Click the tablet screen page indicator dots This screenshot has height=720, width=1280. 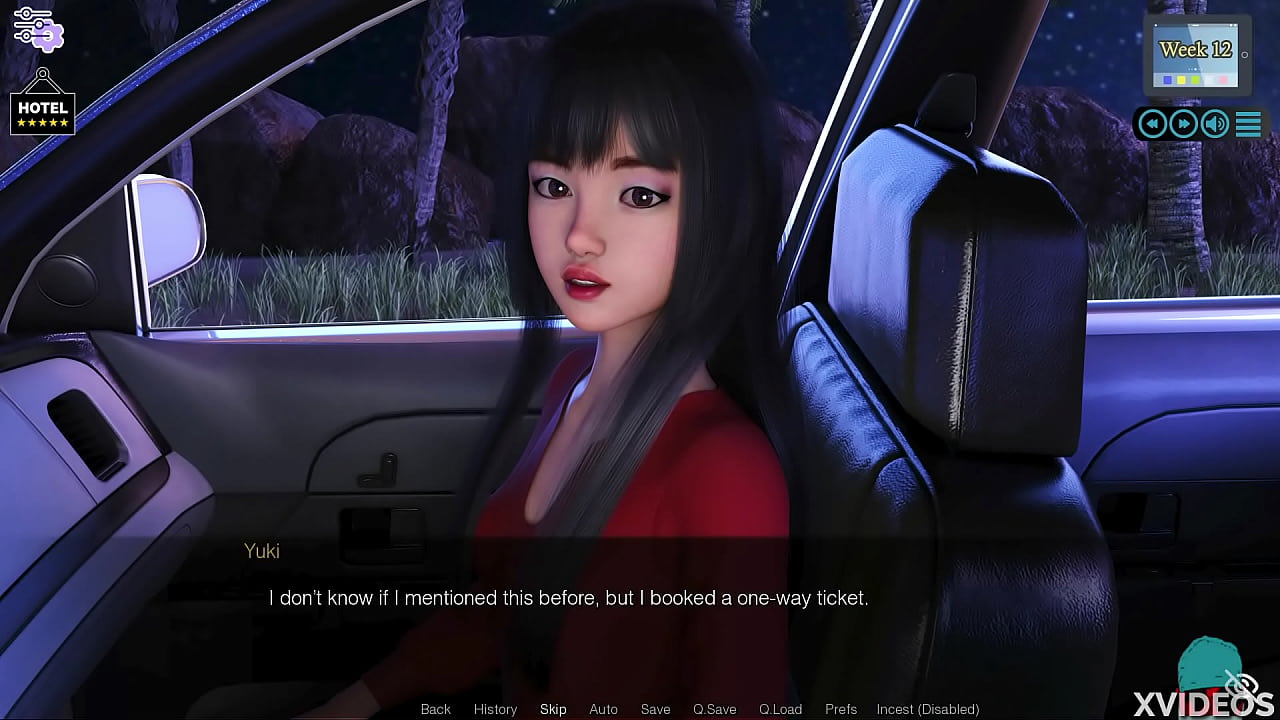tap(1195, 69)
